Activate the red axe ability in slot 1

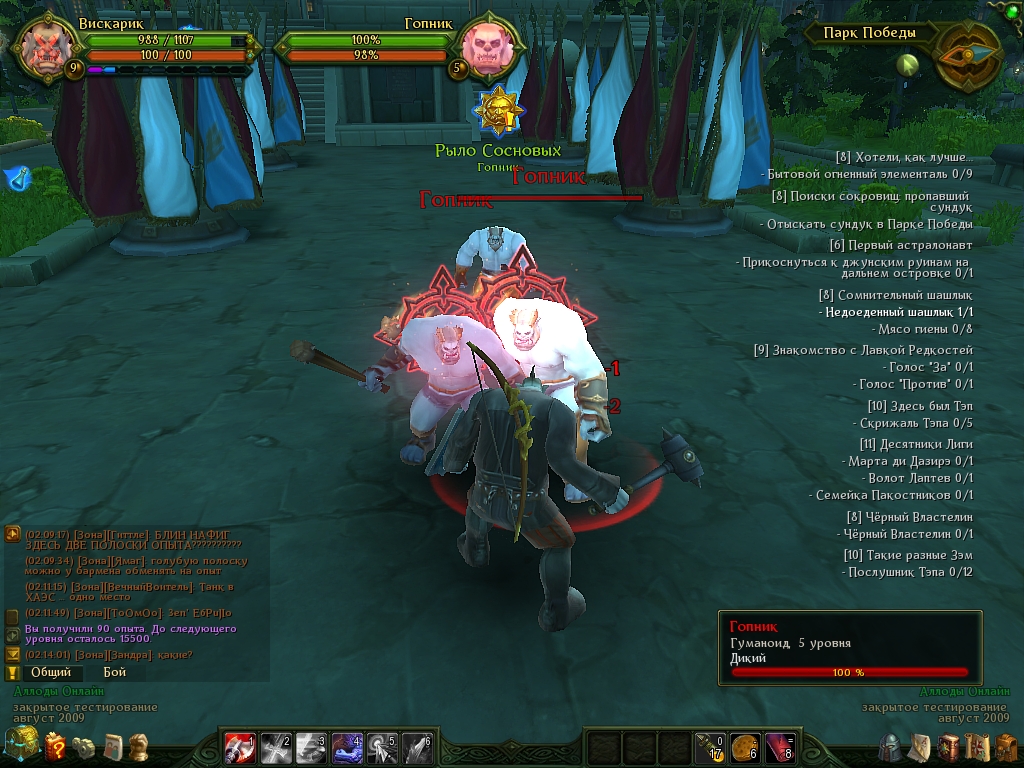240,747
